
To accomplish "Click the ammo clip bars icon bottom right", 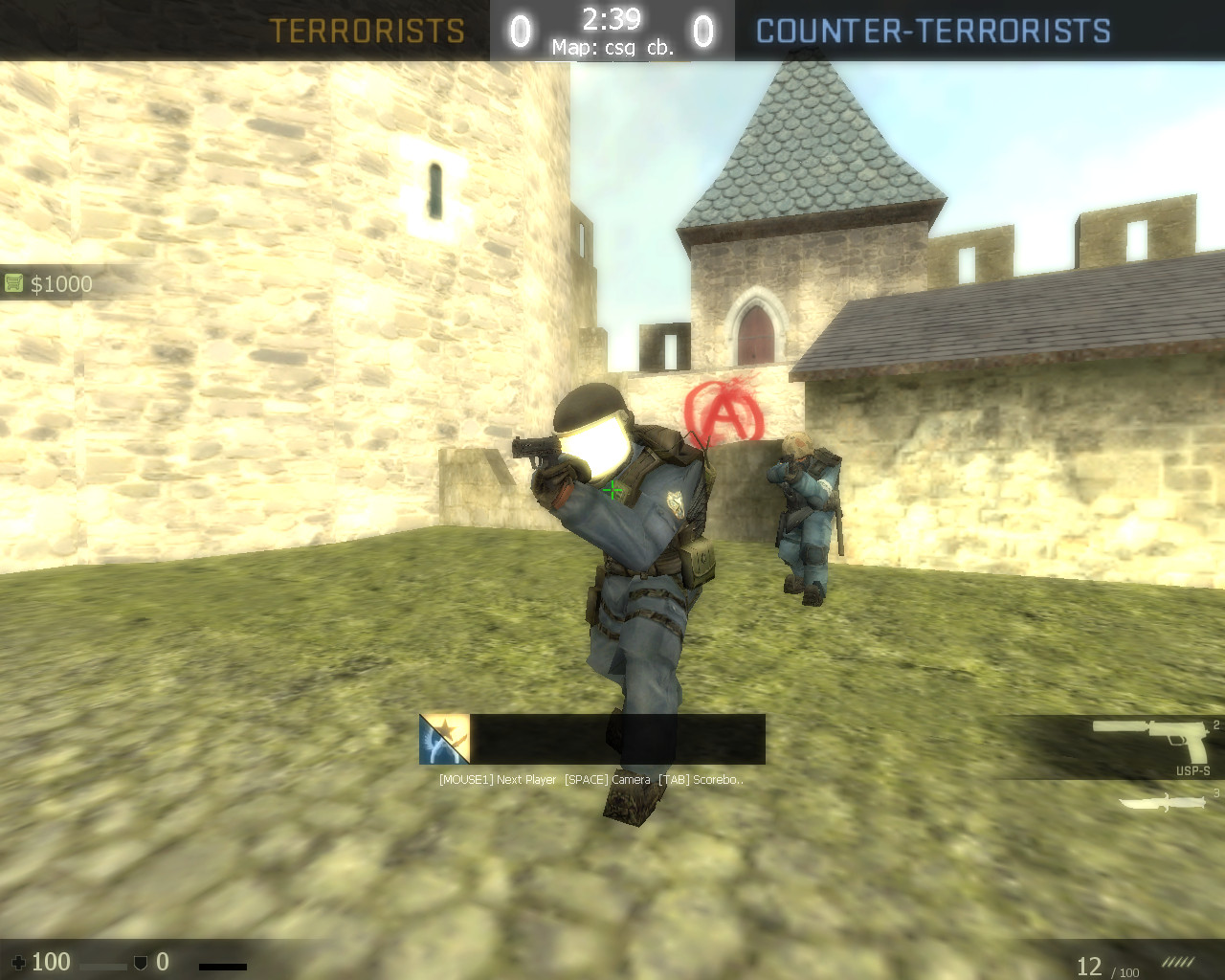I will click(x=1179, y=961).
